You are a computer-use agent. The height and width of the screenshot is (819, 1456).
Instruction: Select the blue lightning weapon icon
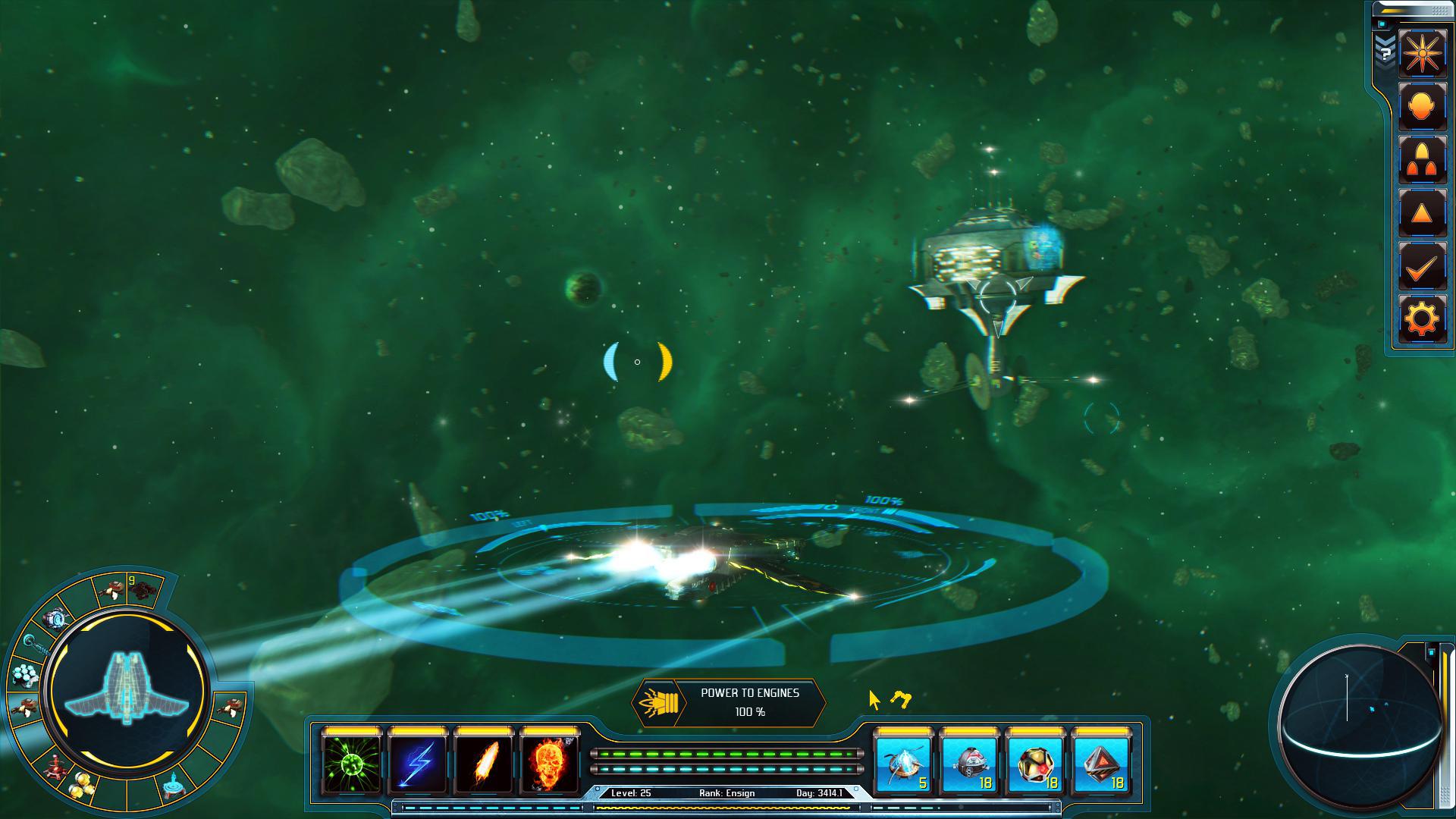[x=416, y=764]
